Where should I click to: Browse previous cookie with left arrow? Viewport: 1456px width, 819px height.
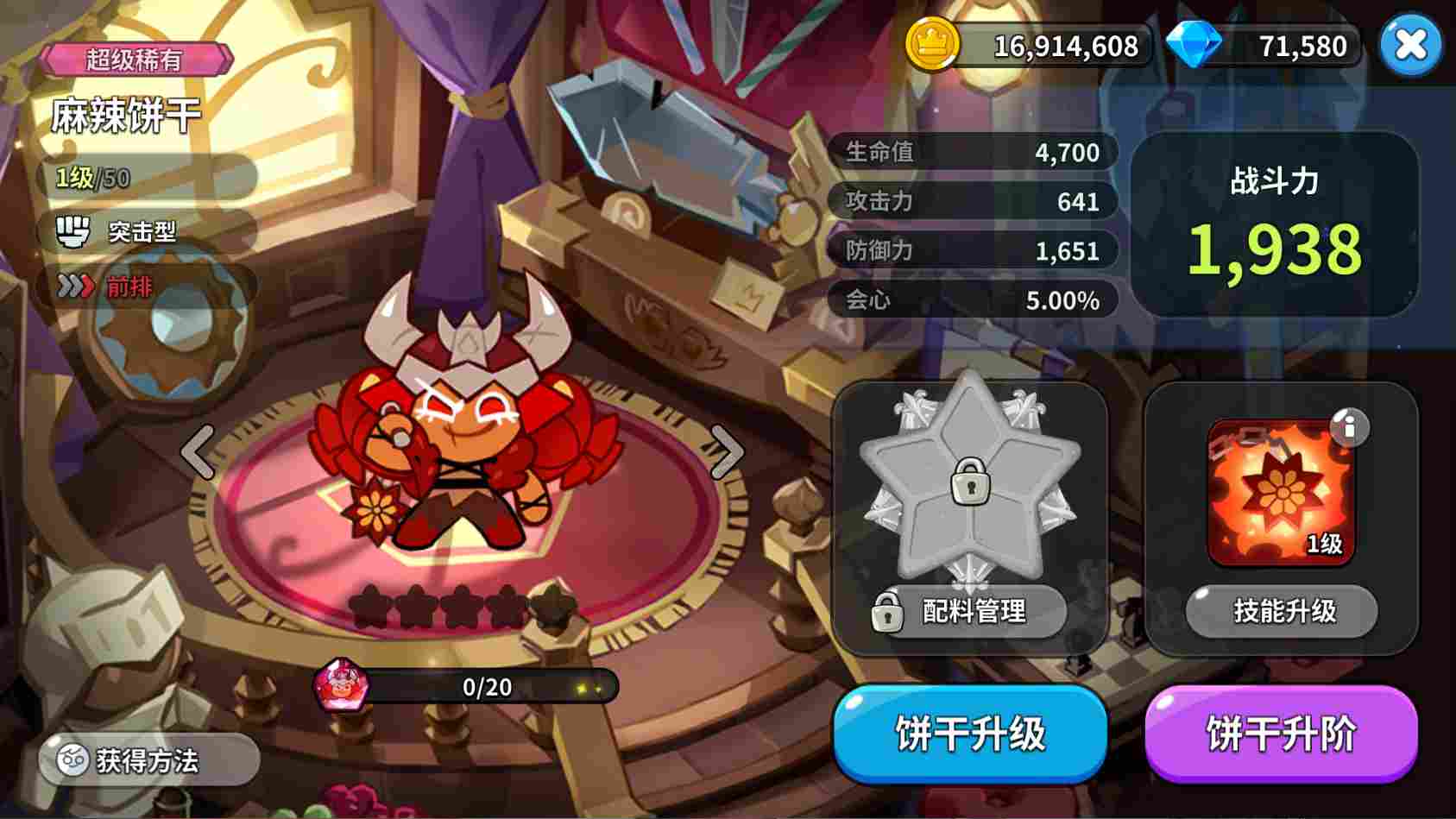tap(197, 451)
